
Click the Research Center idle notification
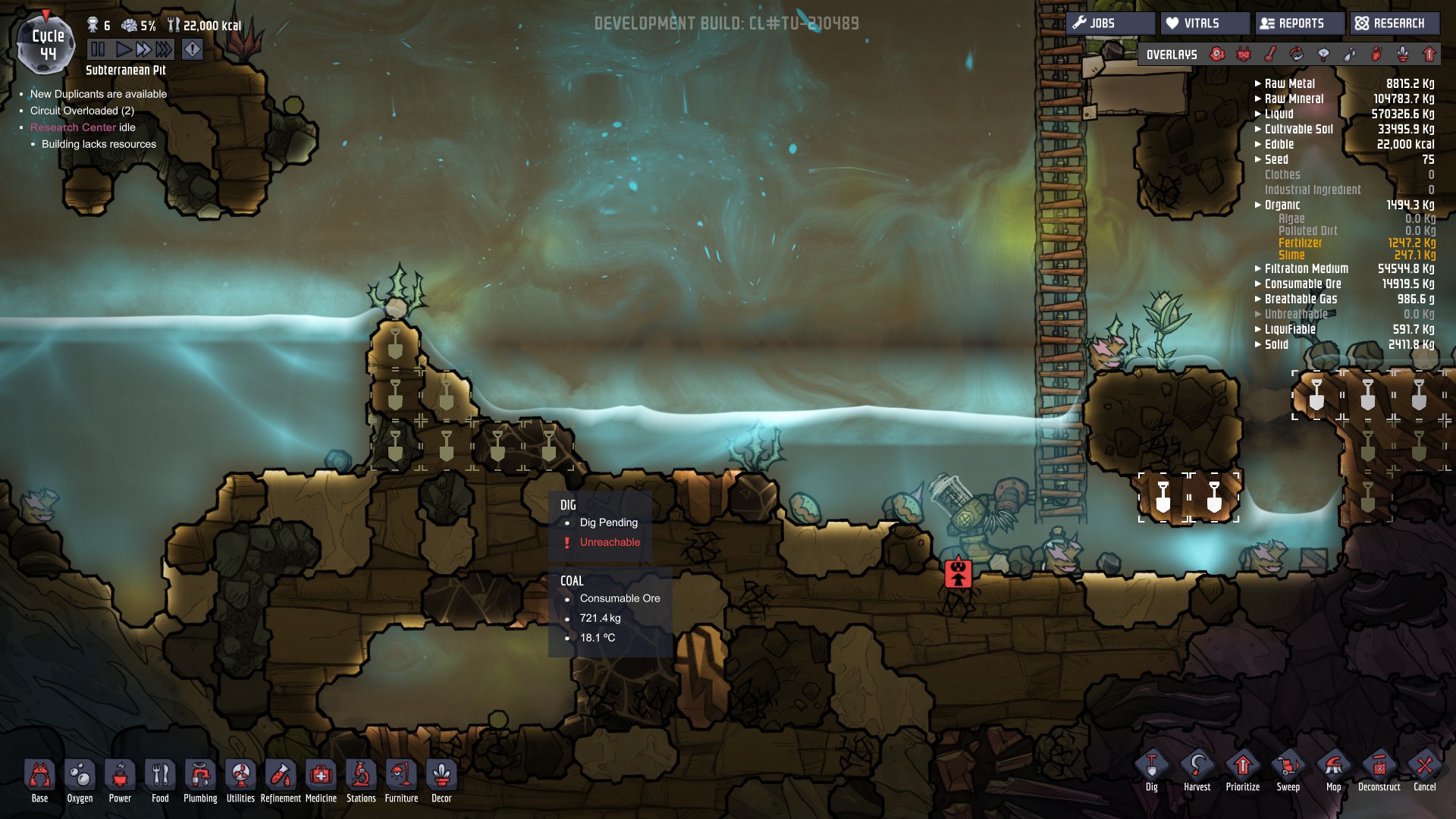click(83, 127)
